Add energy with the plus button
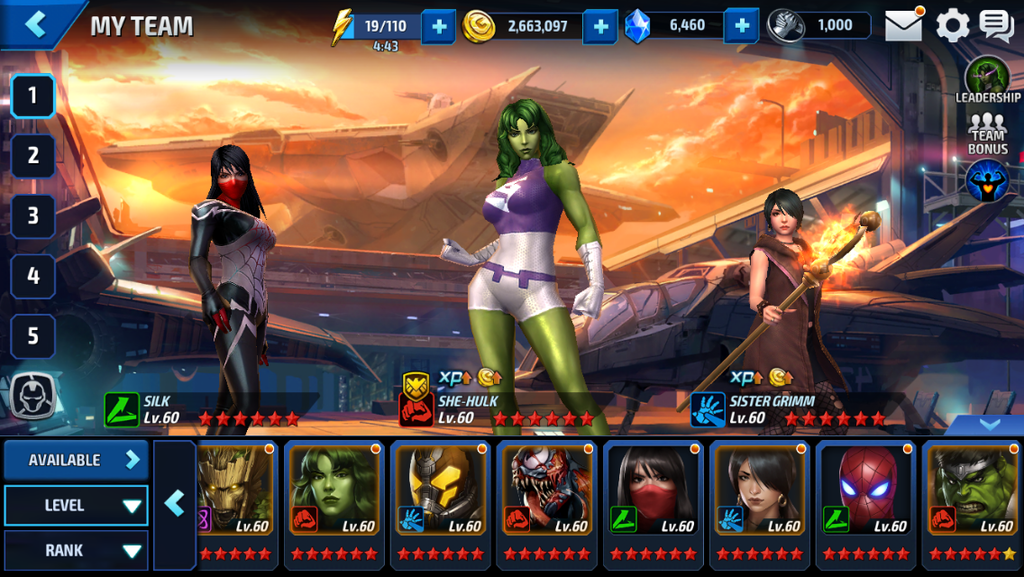The height and width of the screenshot is (577, 1024). click(439, 26)
